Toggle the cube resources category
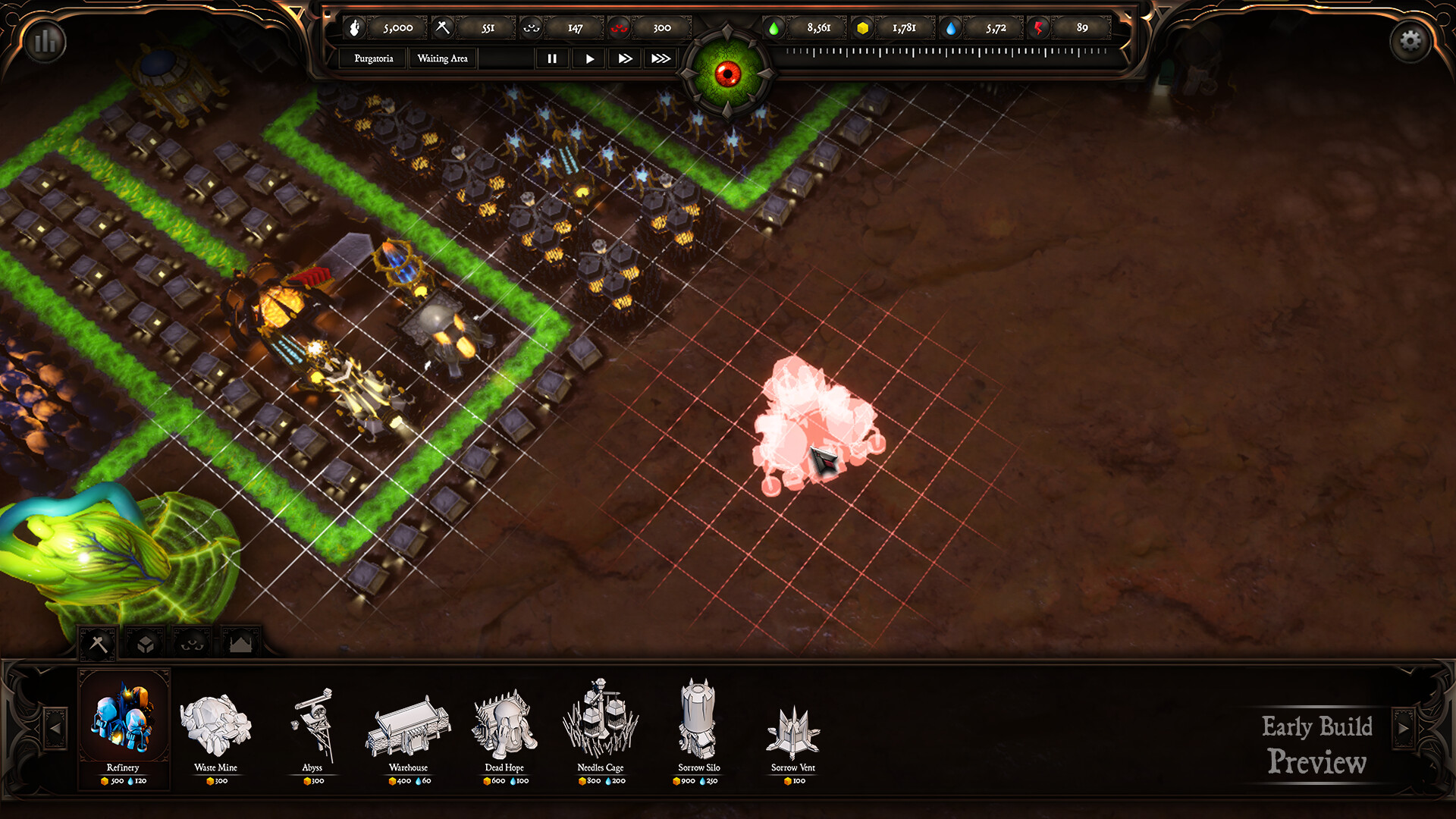Image resolution: width=1456 pixels, height=819 pixels. point(144,641)
